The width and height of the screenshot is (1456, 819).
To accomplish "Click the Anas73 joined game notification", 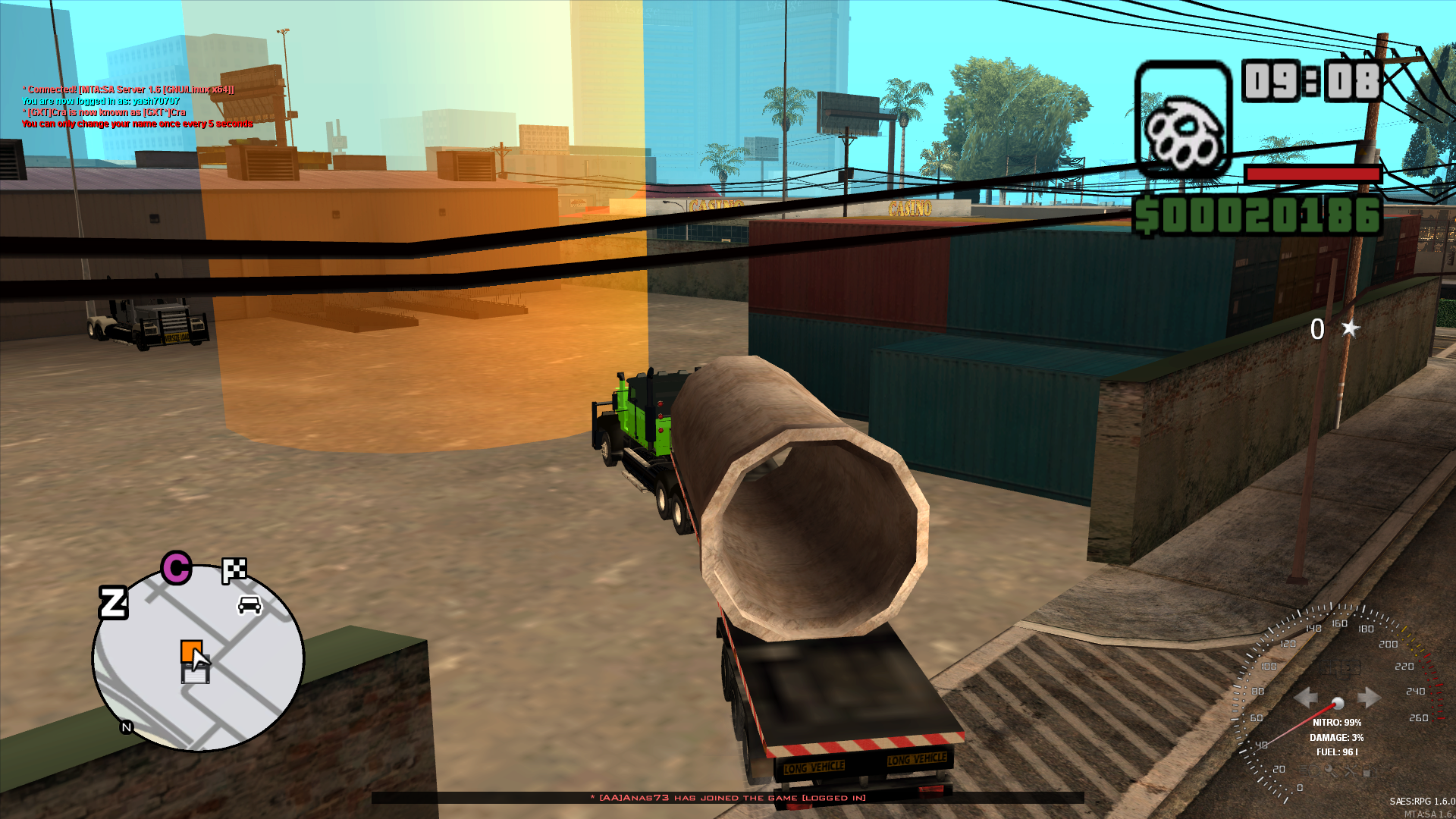I will coord(728,798).
